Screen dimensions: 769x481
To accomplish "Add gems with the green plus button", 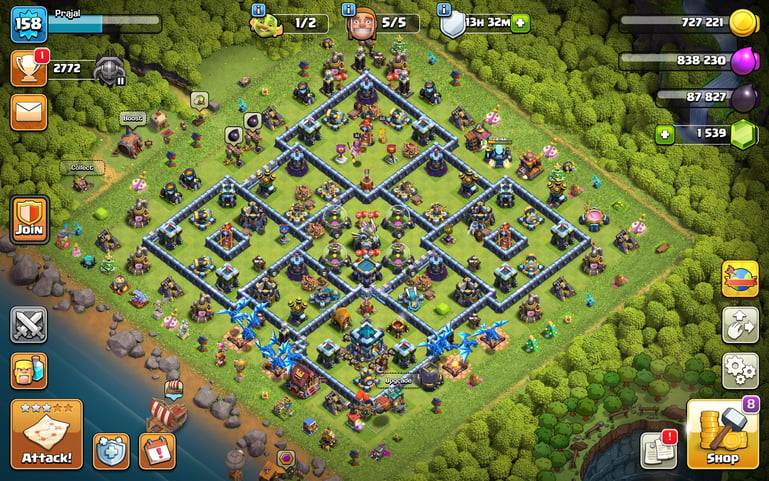I will [664, 134].
